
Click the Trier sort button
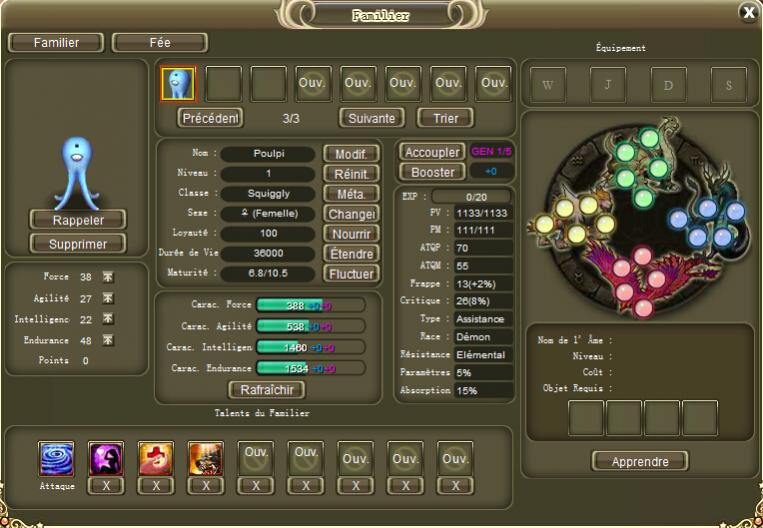[x=445, y=118]
